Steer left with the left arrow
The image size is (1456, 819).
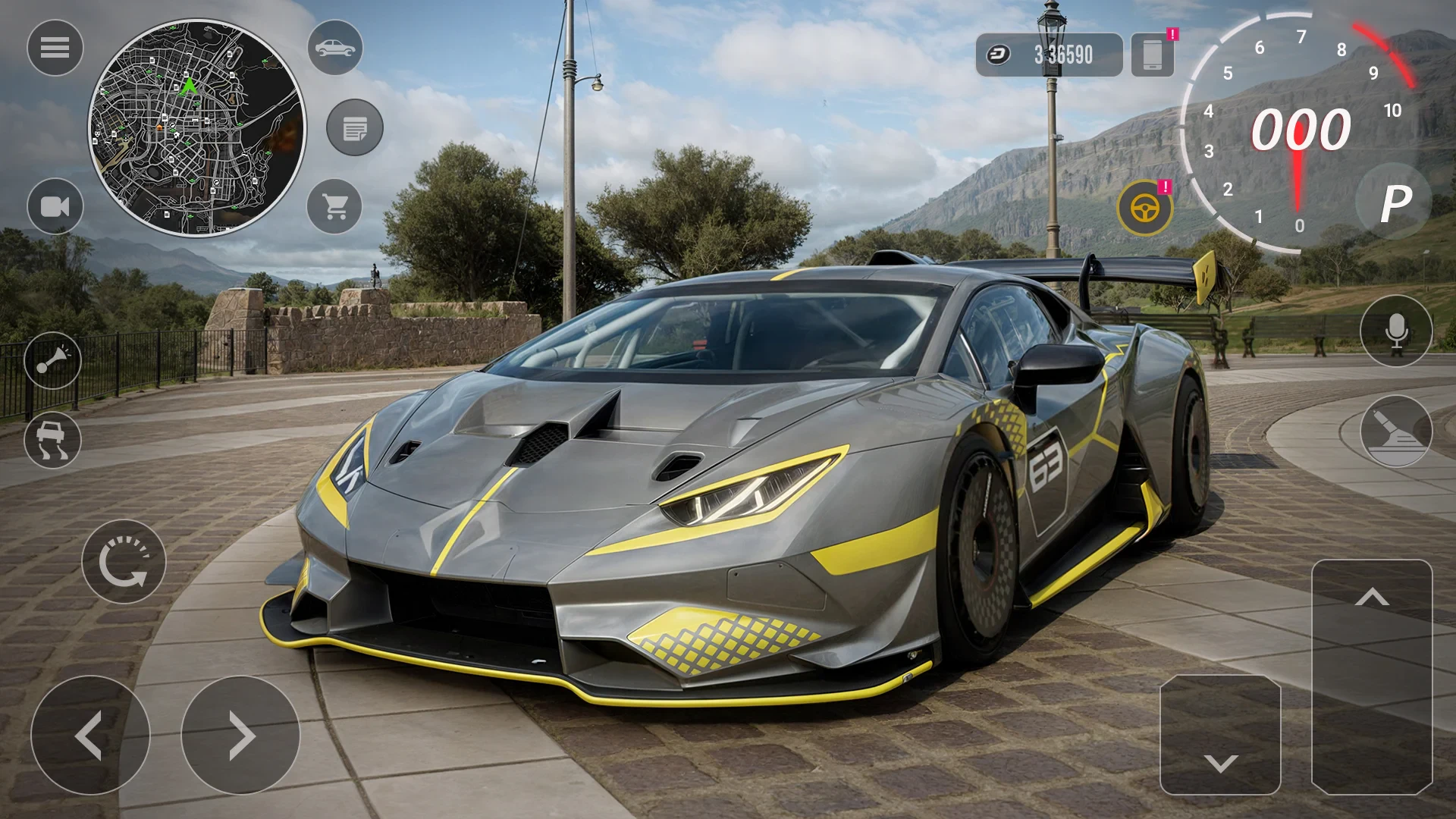click(x=90, y=735)
